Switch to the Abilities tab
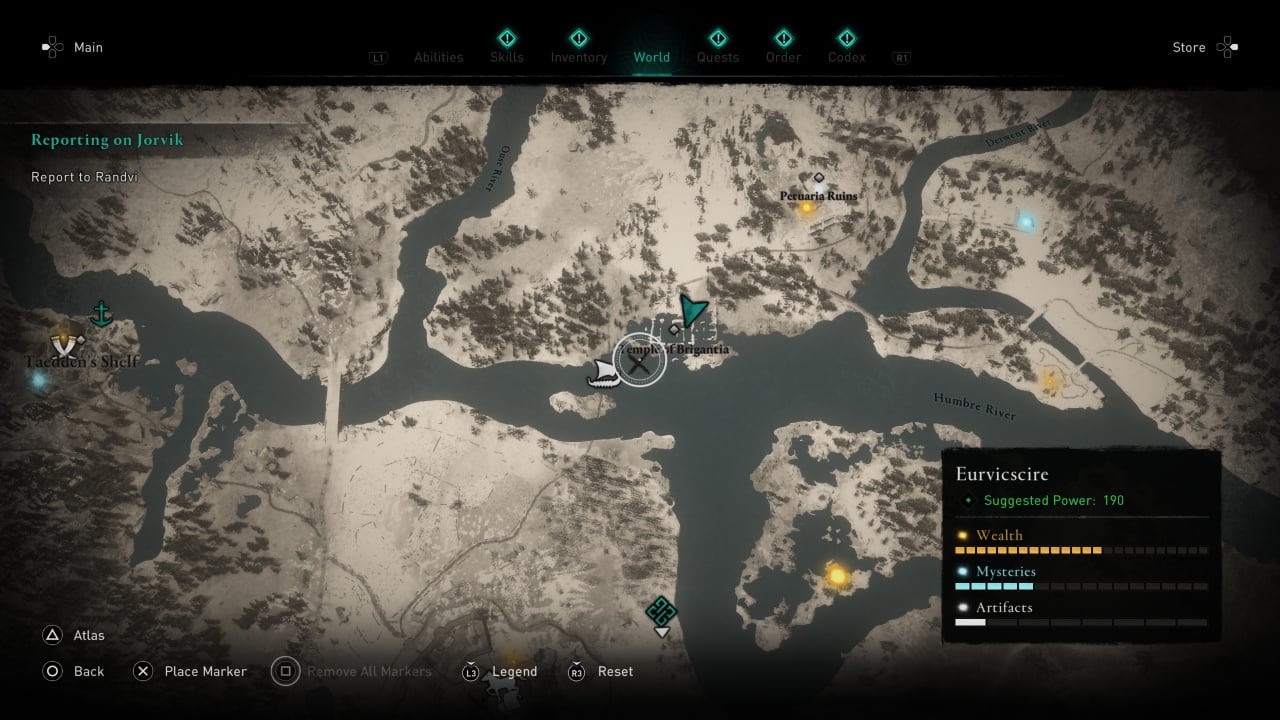1280x720 pixels. [x=438, y=57]
